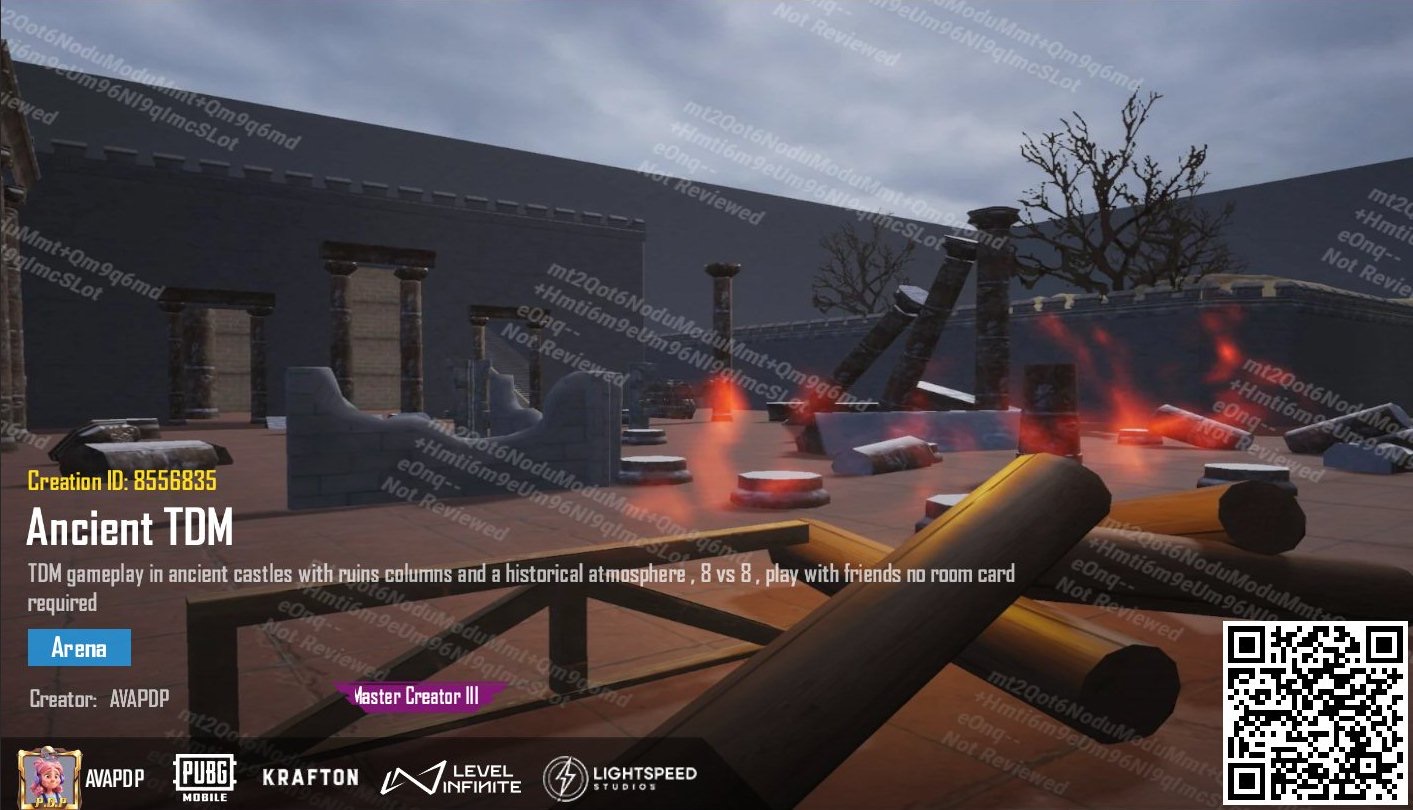Select the blue Arena tag

(x=79, y=648)
